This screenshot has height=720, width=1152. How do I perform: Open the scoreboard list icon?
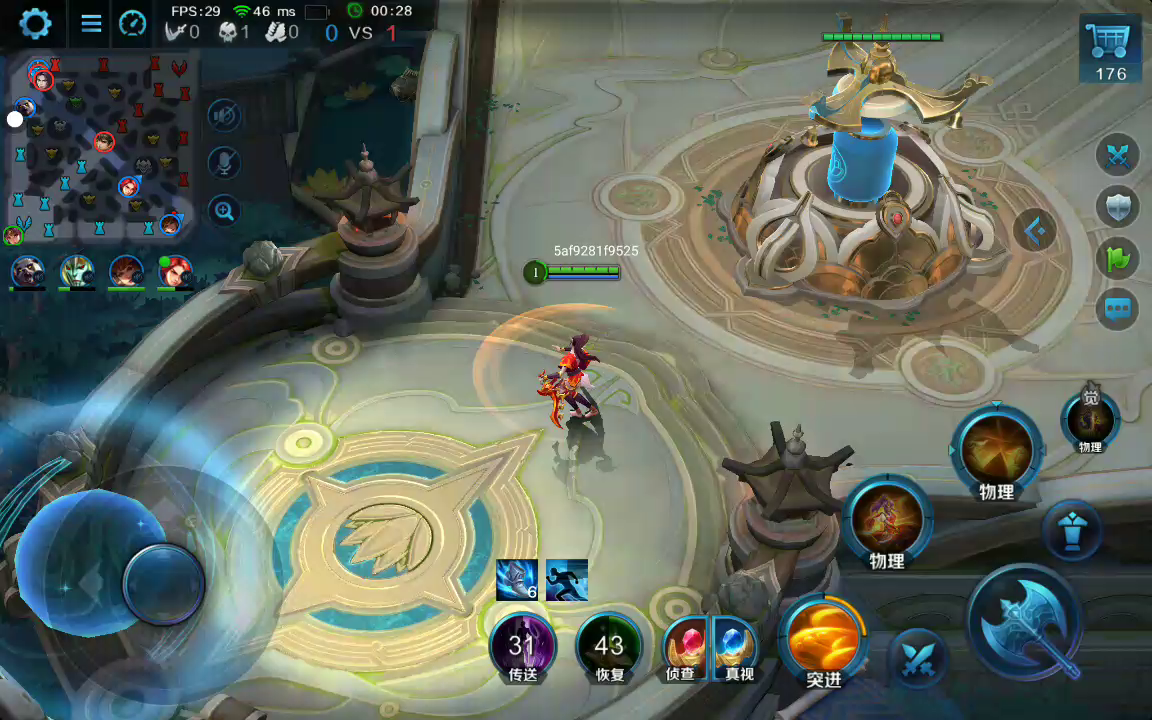click(x=91, y=23)
